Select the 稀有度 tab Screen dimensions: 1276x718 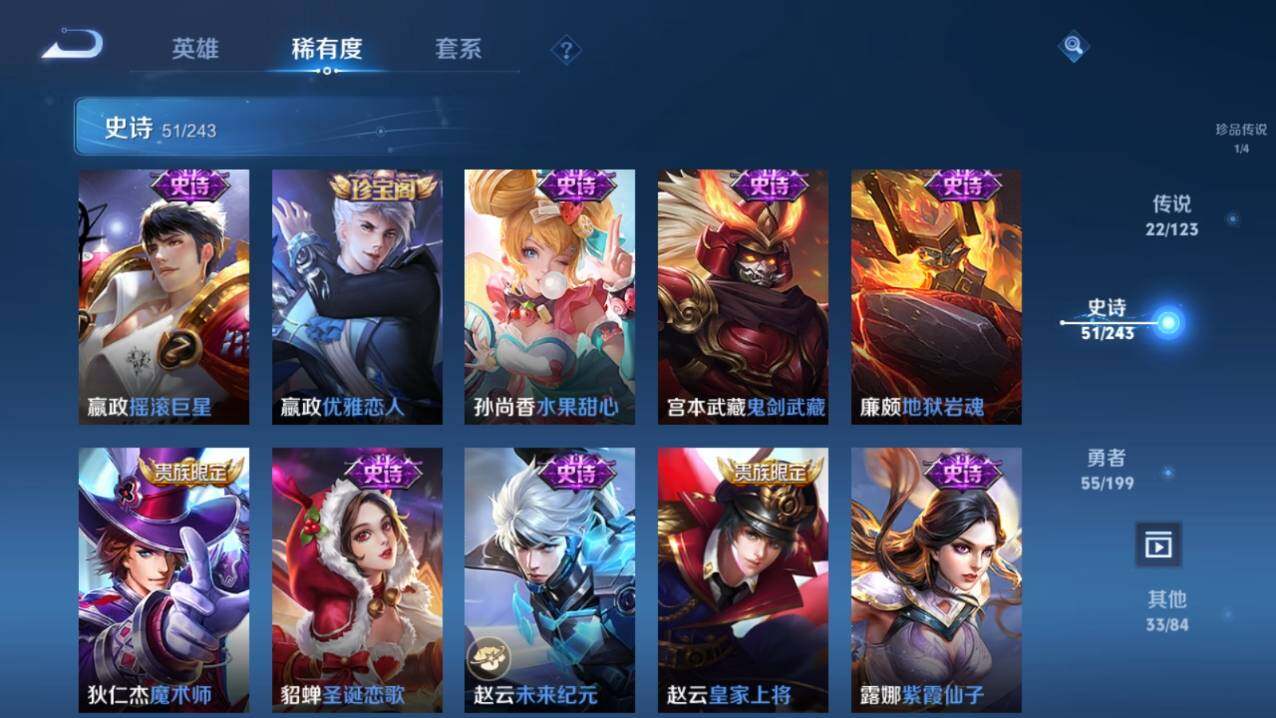[x=326, y=48]
